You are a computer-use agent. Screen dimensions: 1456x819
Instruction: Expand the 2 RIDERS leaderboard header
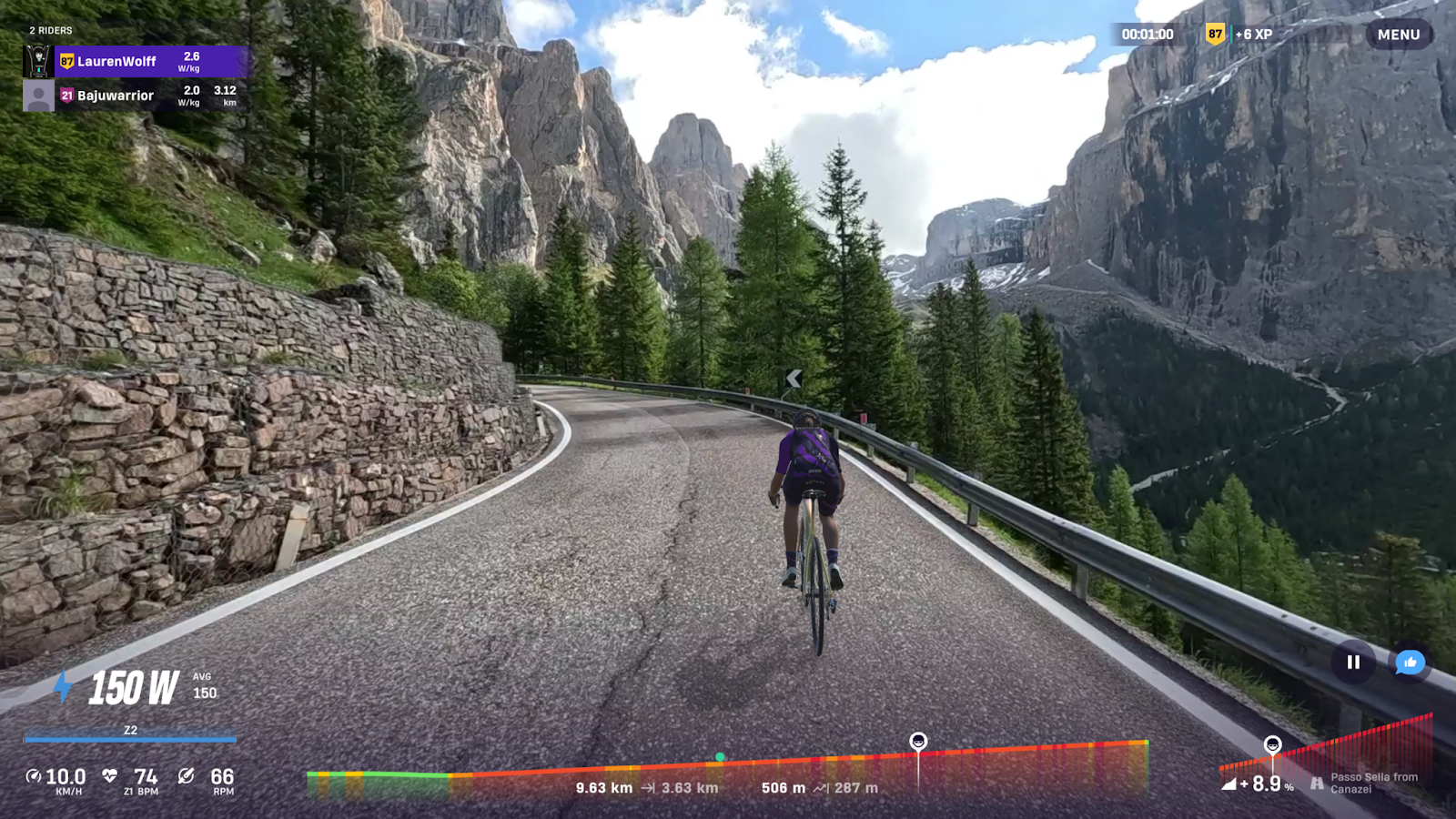50,29
